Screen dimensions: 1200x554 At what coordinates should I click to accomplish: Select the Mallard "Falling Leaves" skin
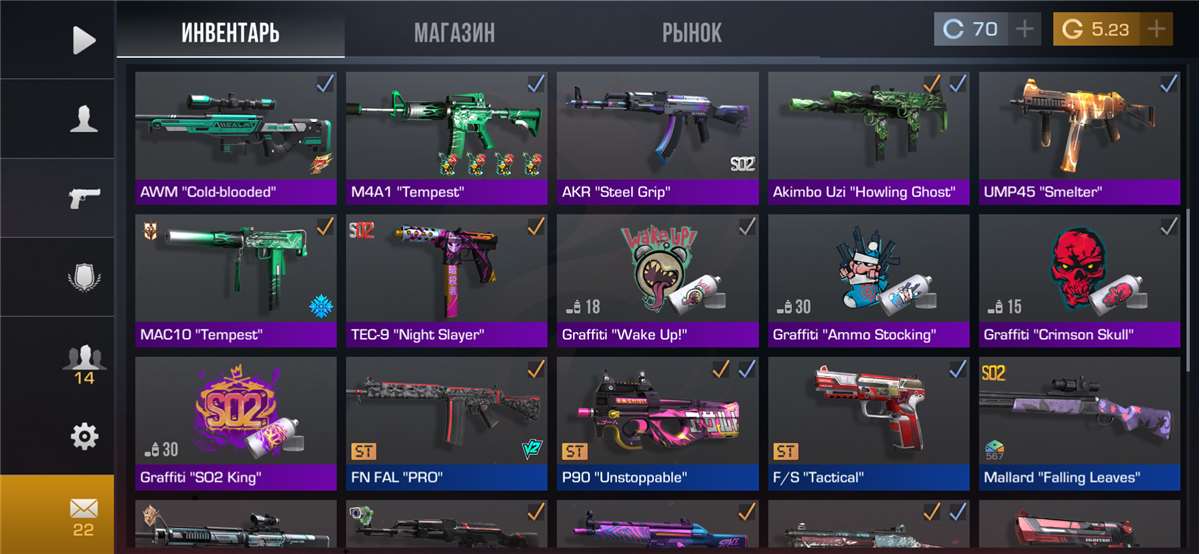[x=1079, y=416]
